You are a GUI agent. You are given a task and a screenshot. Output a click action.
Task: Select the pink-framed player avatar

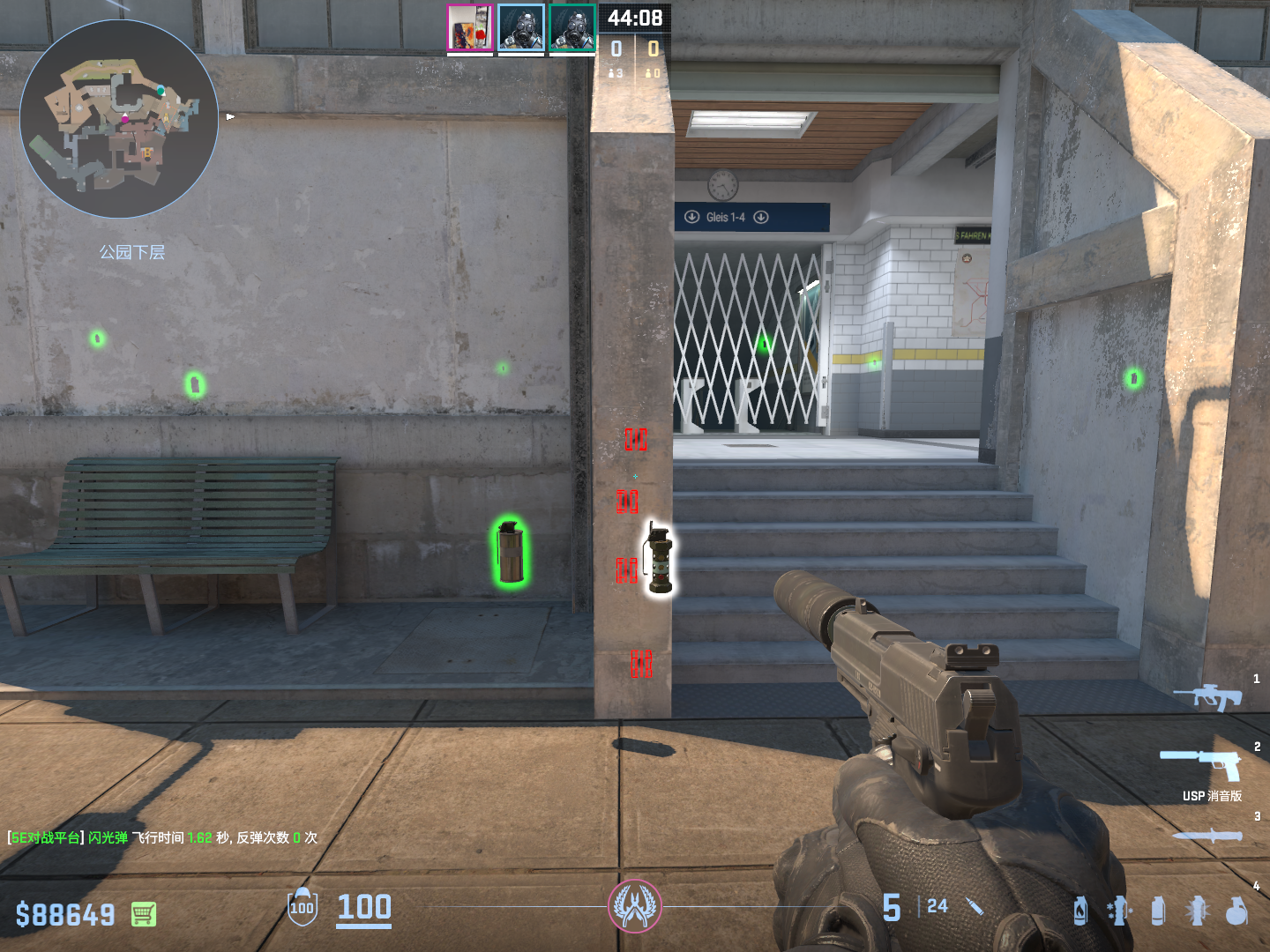(x=469, y=27)
